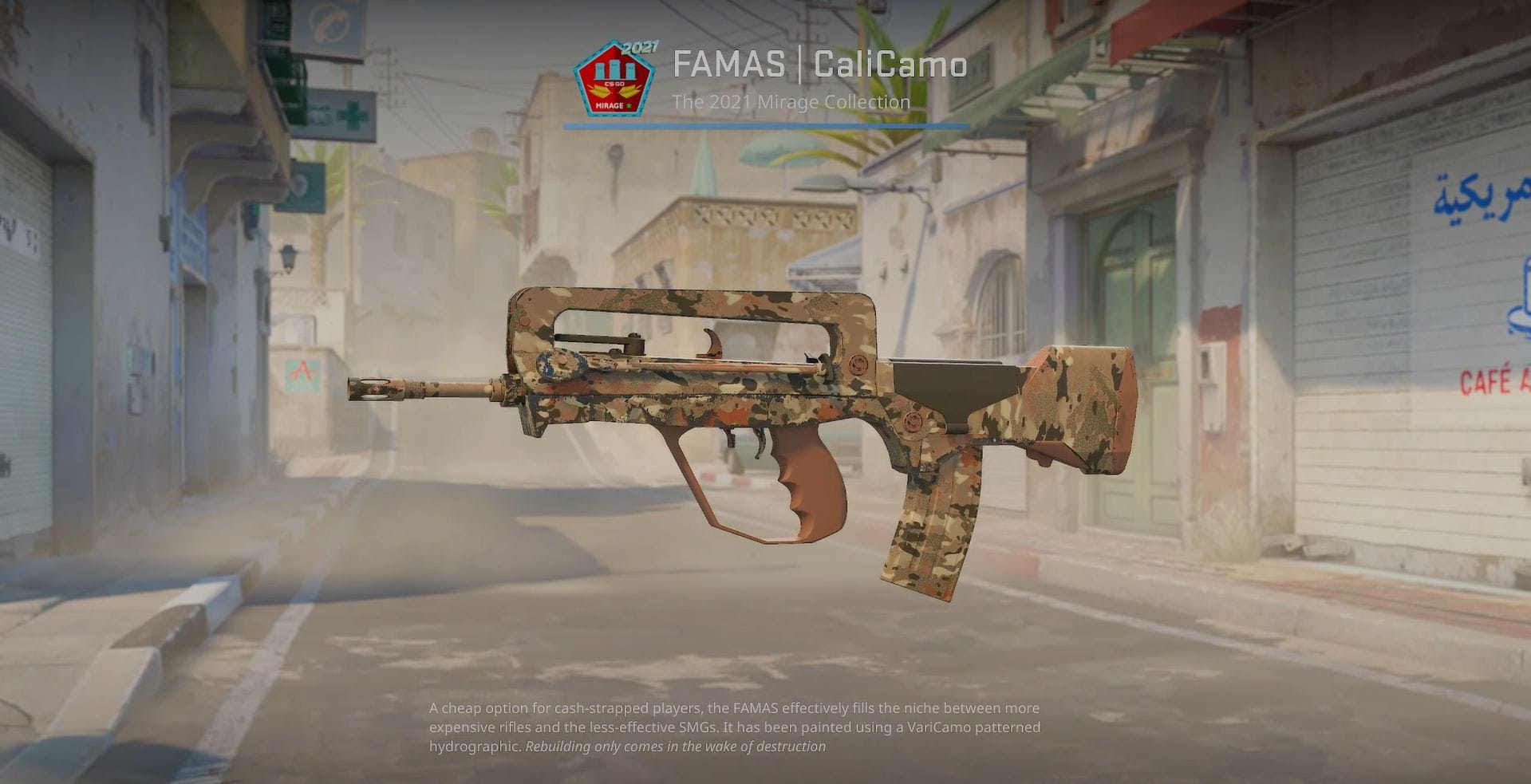The width and height of the screenshot is (1531, 784).
Task: Click the blue divider bar under the collection name
Action: (x=766, y=125)
